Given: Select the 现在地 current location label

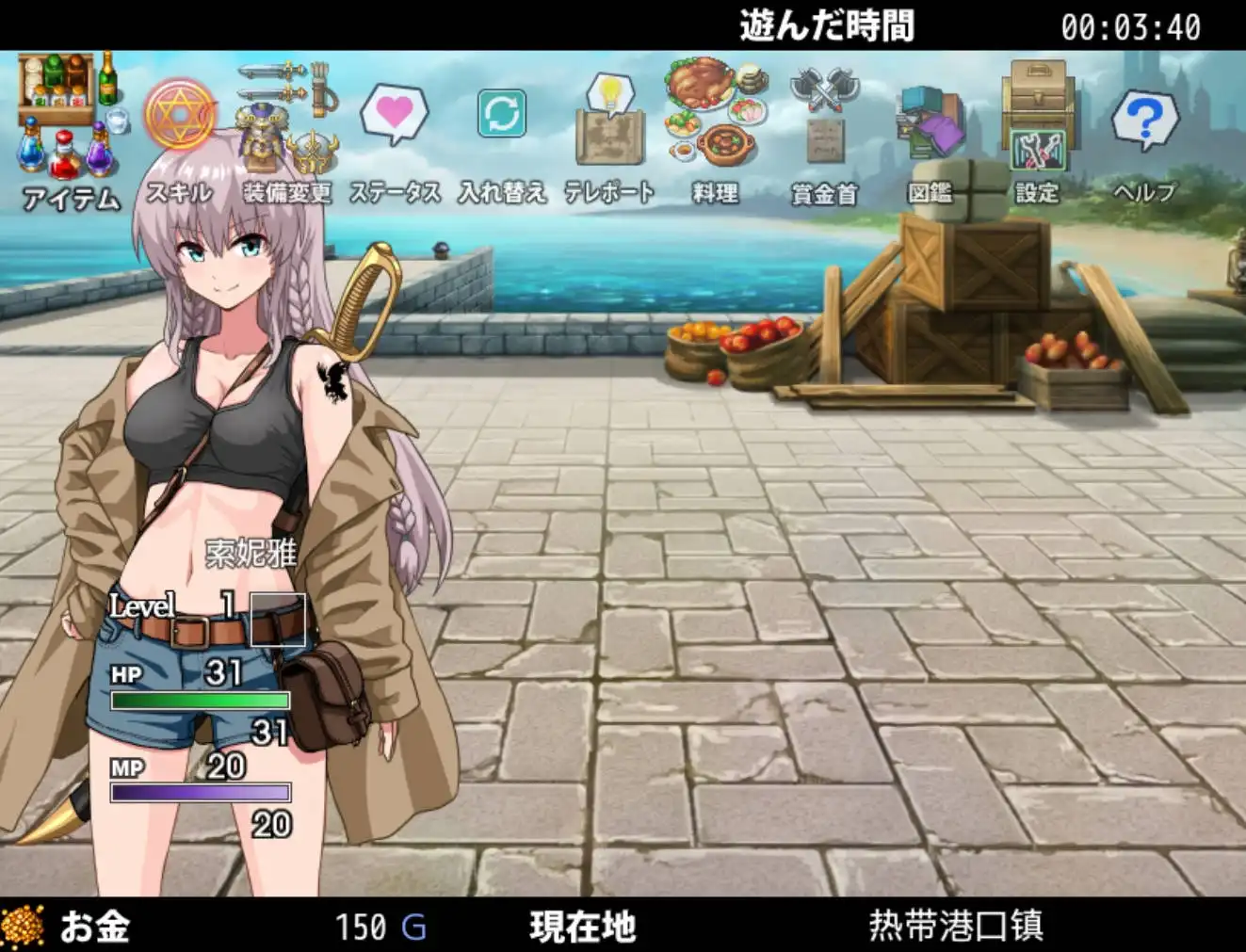Looking at the screenshot, I should pos(583,927).
